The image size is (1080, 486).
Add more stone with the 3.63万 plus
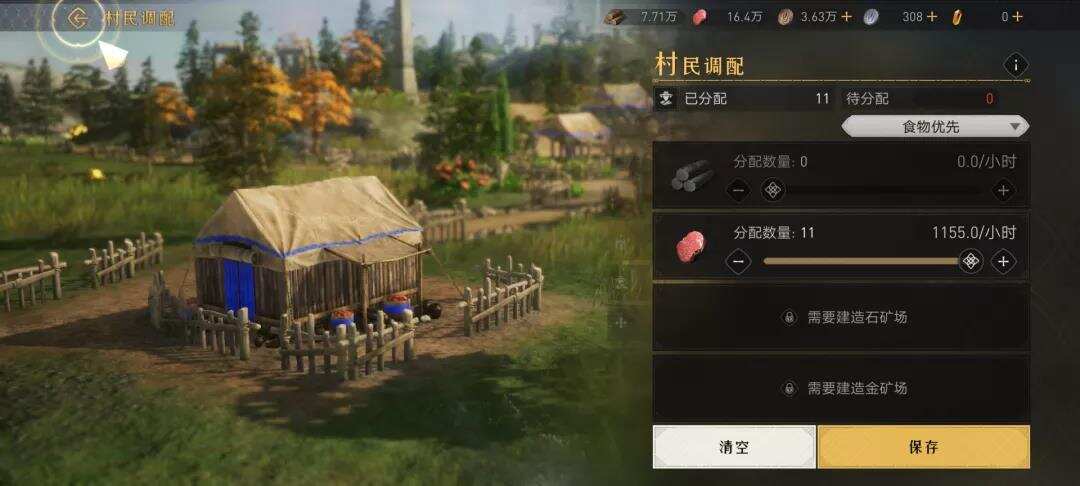[x=847, y=16]
